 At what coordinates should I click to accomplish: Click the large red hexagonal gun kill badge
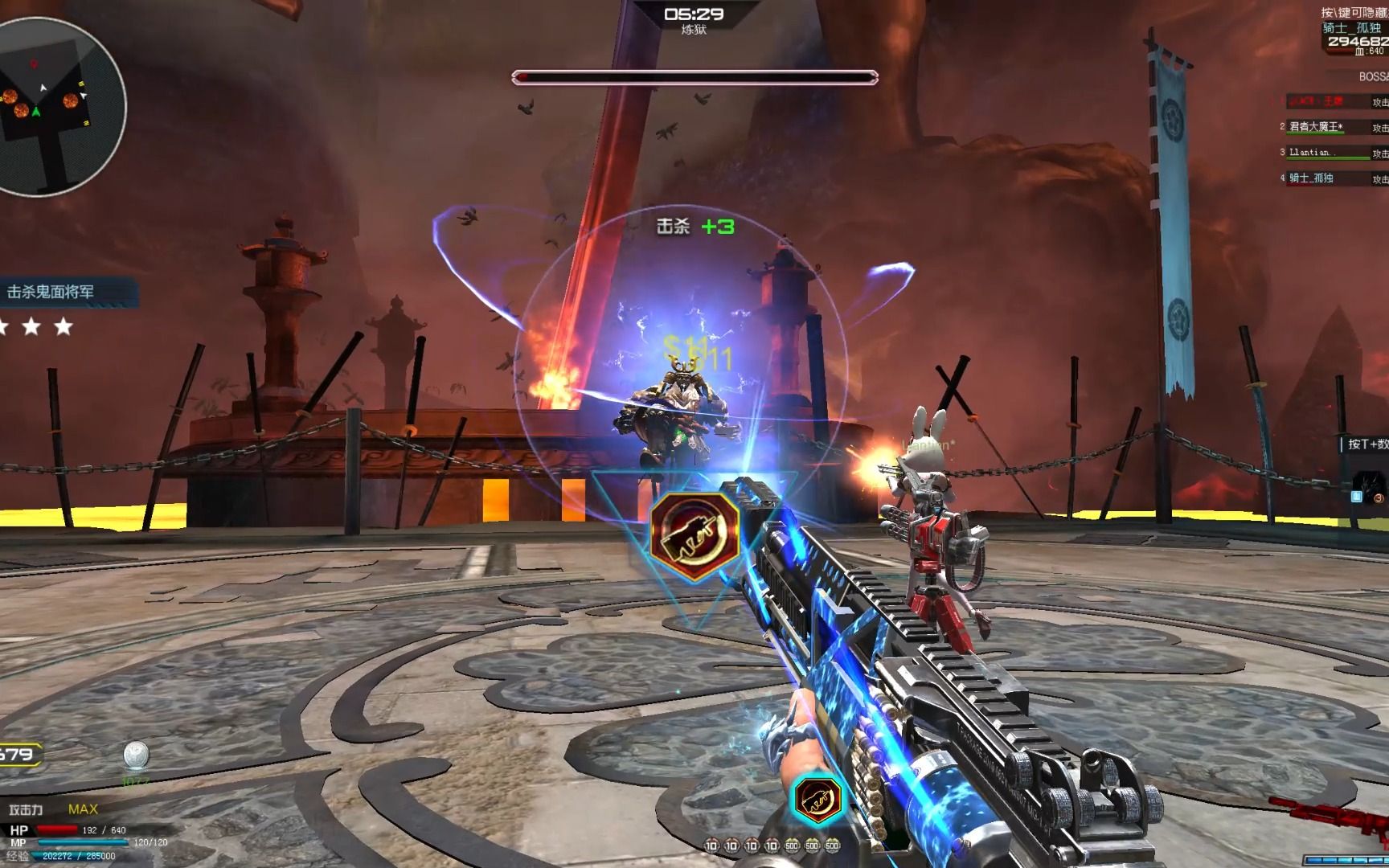point(694,535)
